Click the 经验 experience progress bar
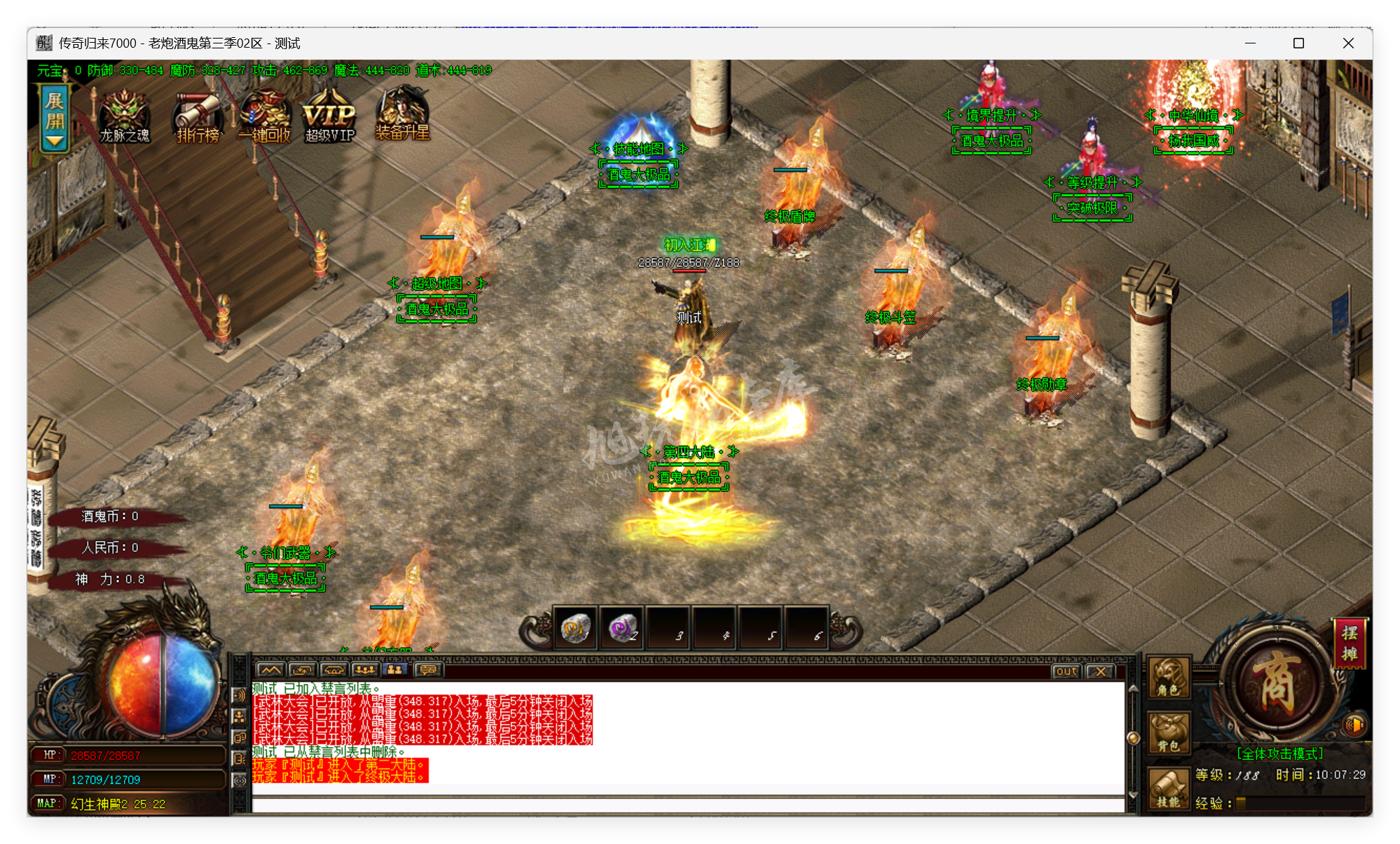Viewport: 1400px width, 844px height. click(1301, 804)
